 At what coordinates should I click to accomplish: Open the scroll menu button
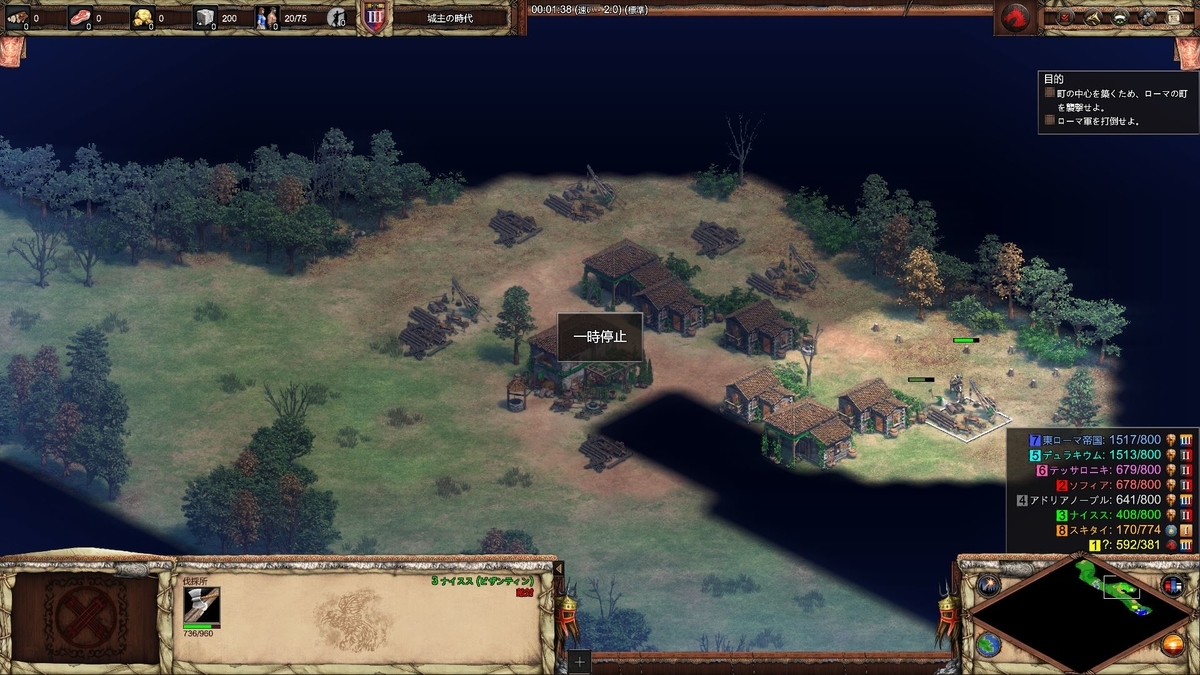tap(1172, 17)
